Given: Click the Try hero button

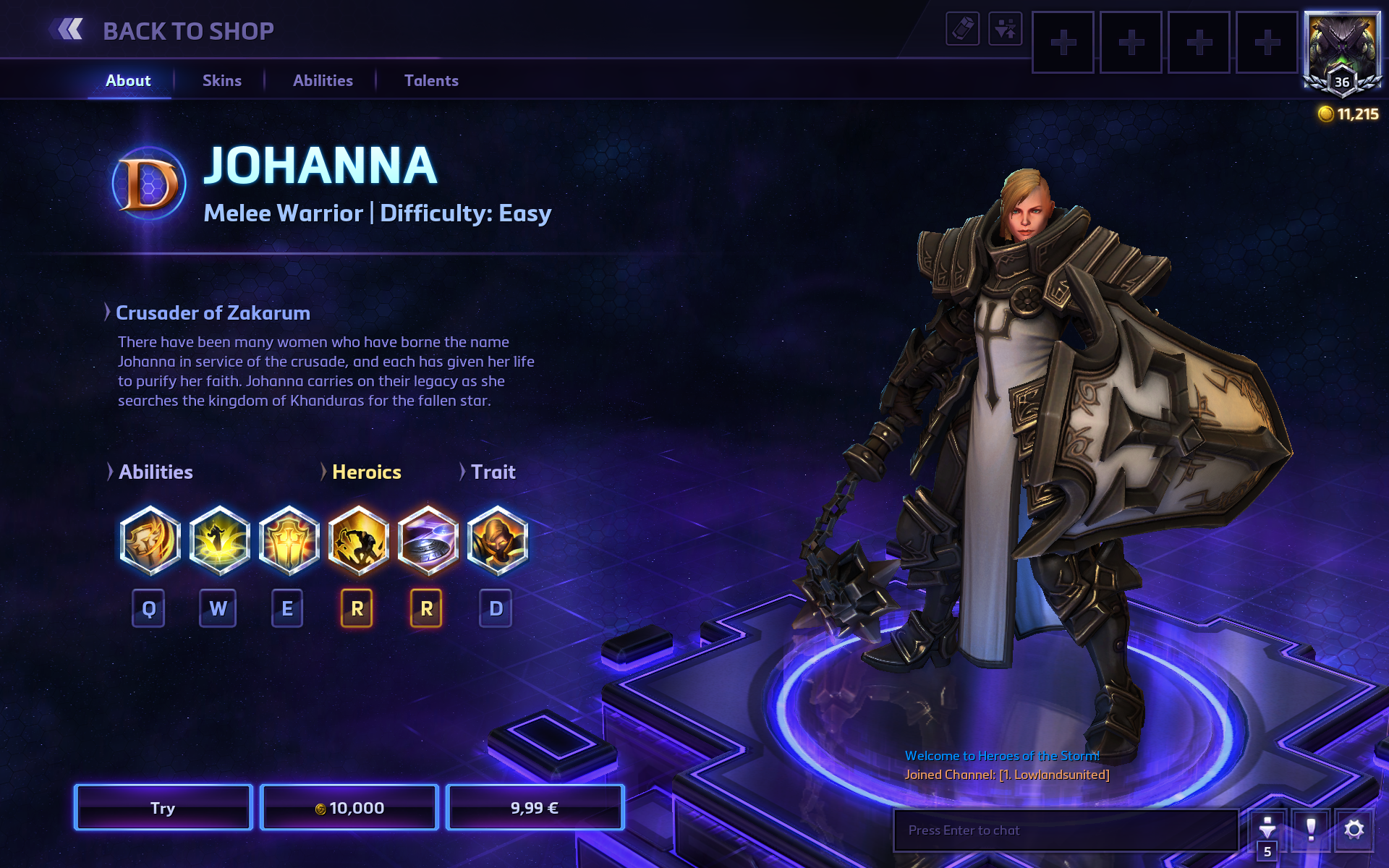Looking at the screenshot, I should [163, 808].
